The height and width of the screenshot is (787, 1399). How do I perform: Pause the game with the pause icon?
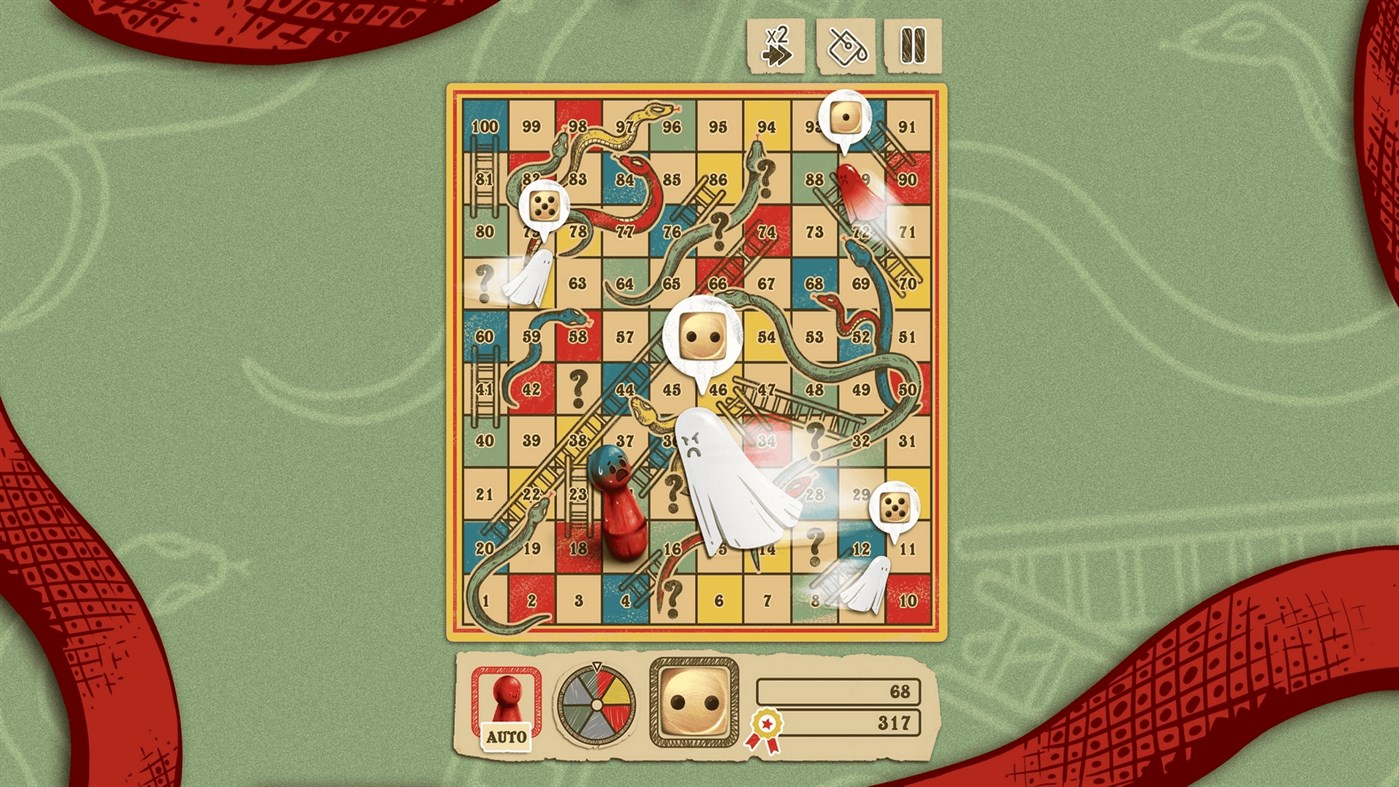[x=913, y=46]
